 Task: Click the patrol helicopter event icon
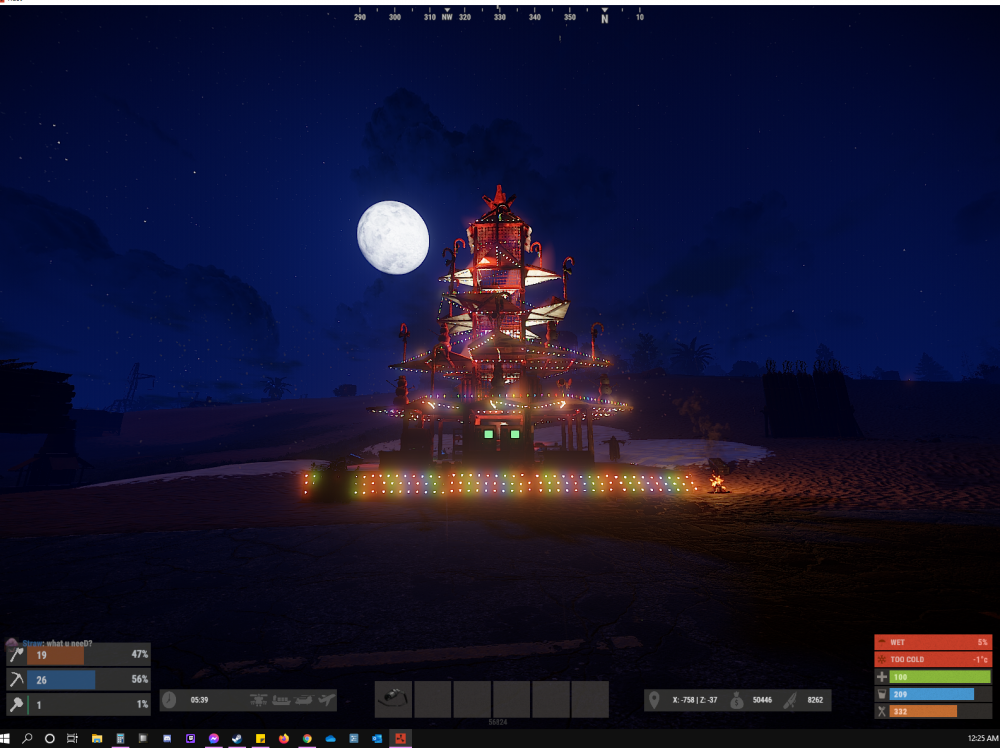pos(259,700)
